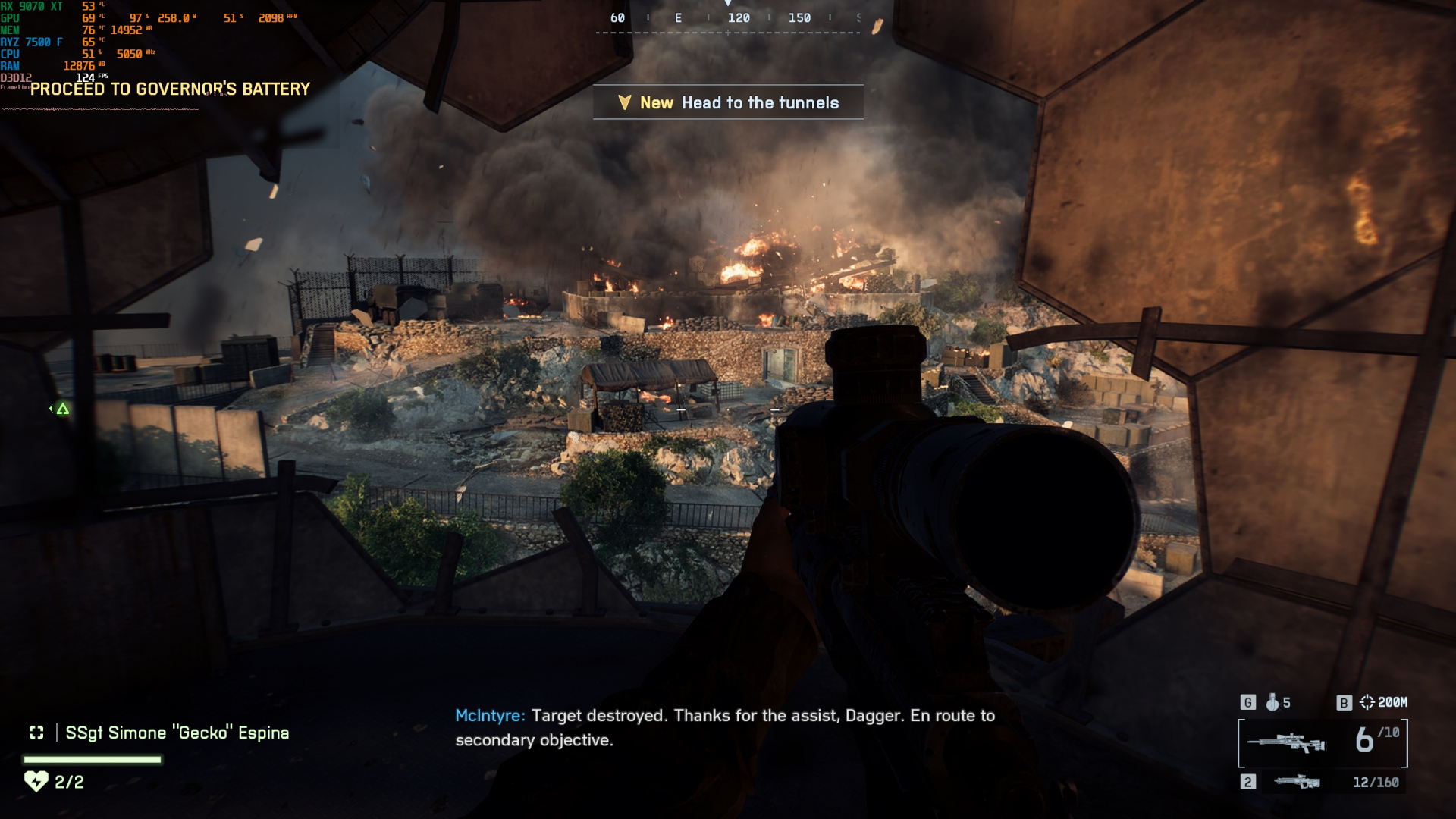The height and width of the screenshot is (819, 1456).
Task: Click the compass heading bar
Action: click(728, 19)
